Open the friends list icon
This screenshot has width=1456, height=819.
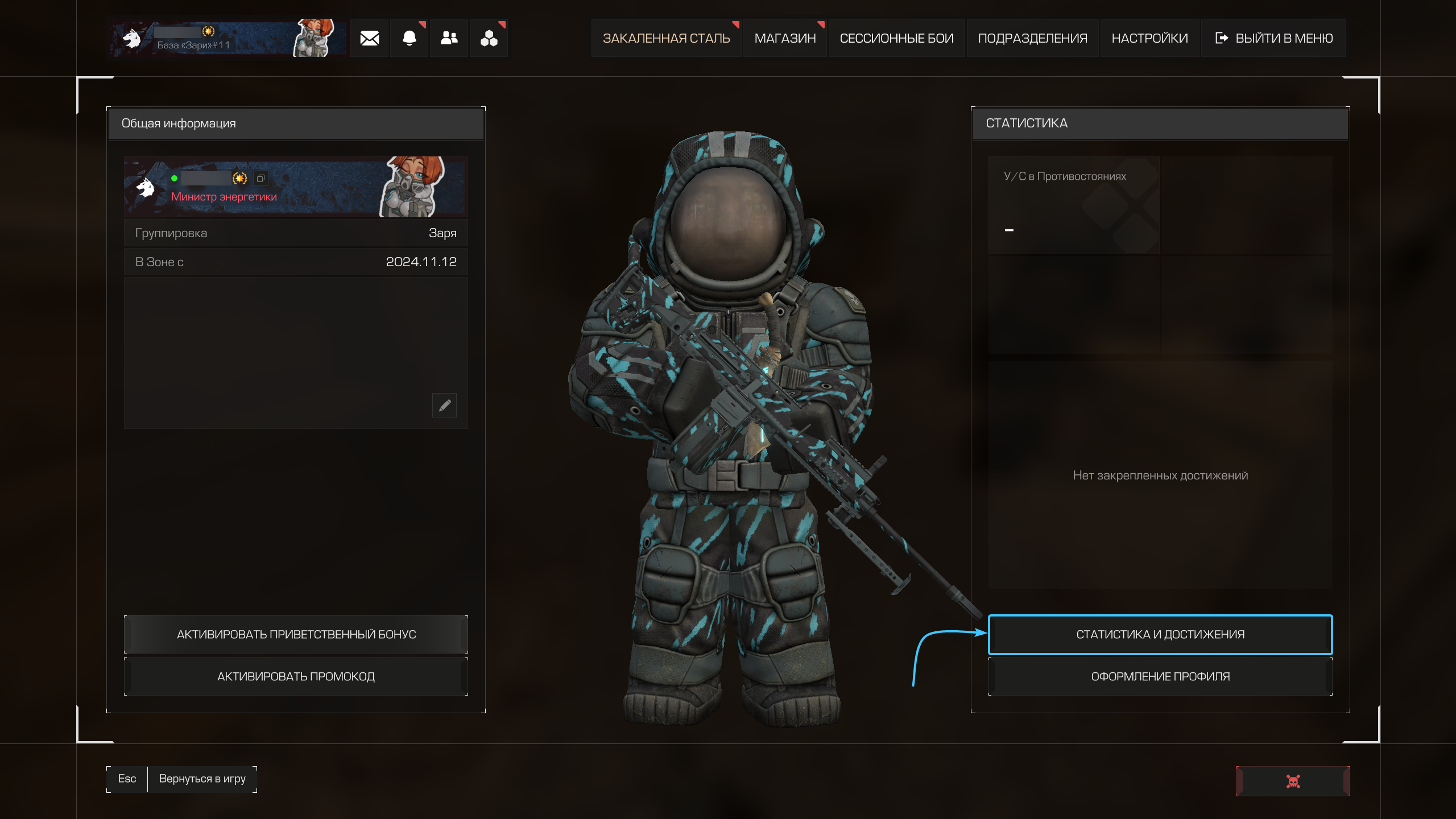pyautogui.click(x=449, y=38)
